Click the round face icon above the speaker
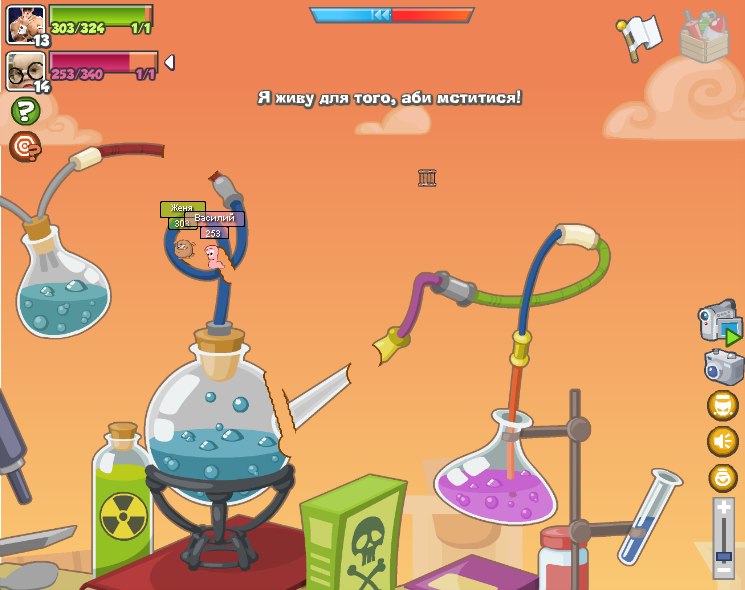The height and width of the screenshot is (590, 745). [x=722, y=405]
